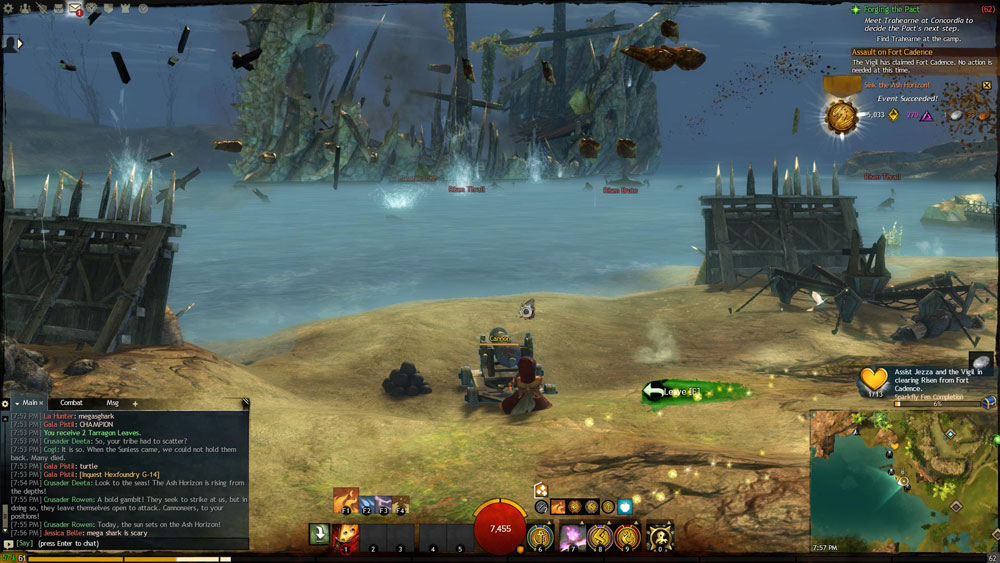Activate the green weapon swap arrow
Image resolution: width=1000 pixels, height=563 pixels.
tap(318, 535)
